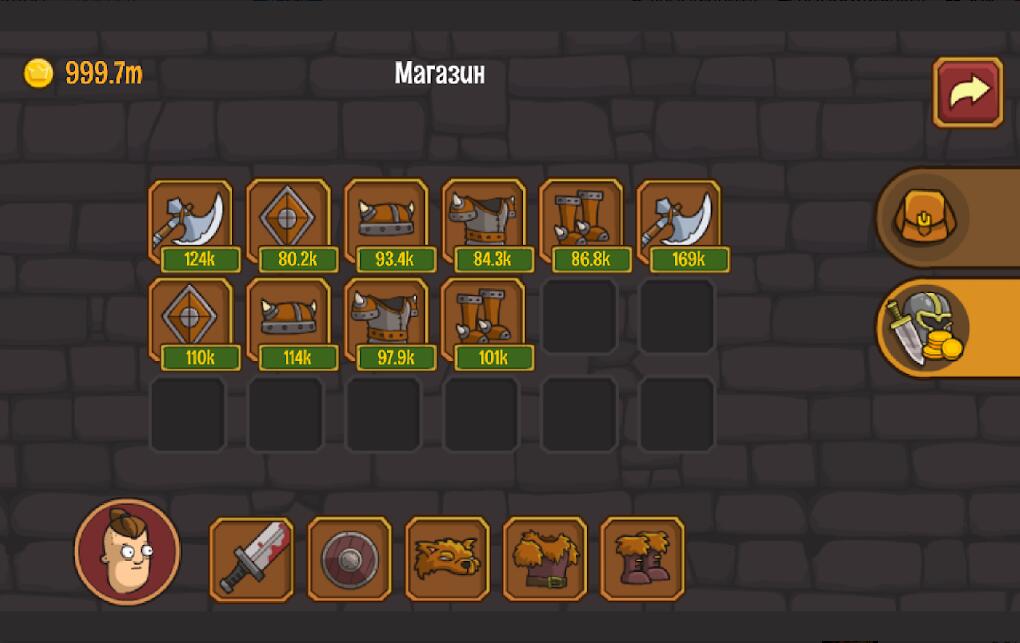Choose the equipped fur armor slot

tap(545, 559)
